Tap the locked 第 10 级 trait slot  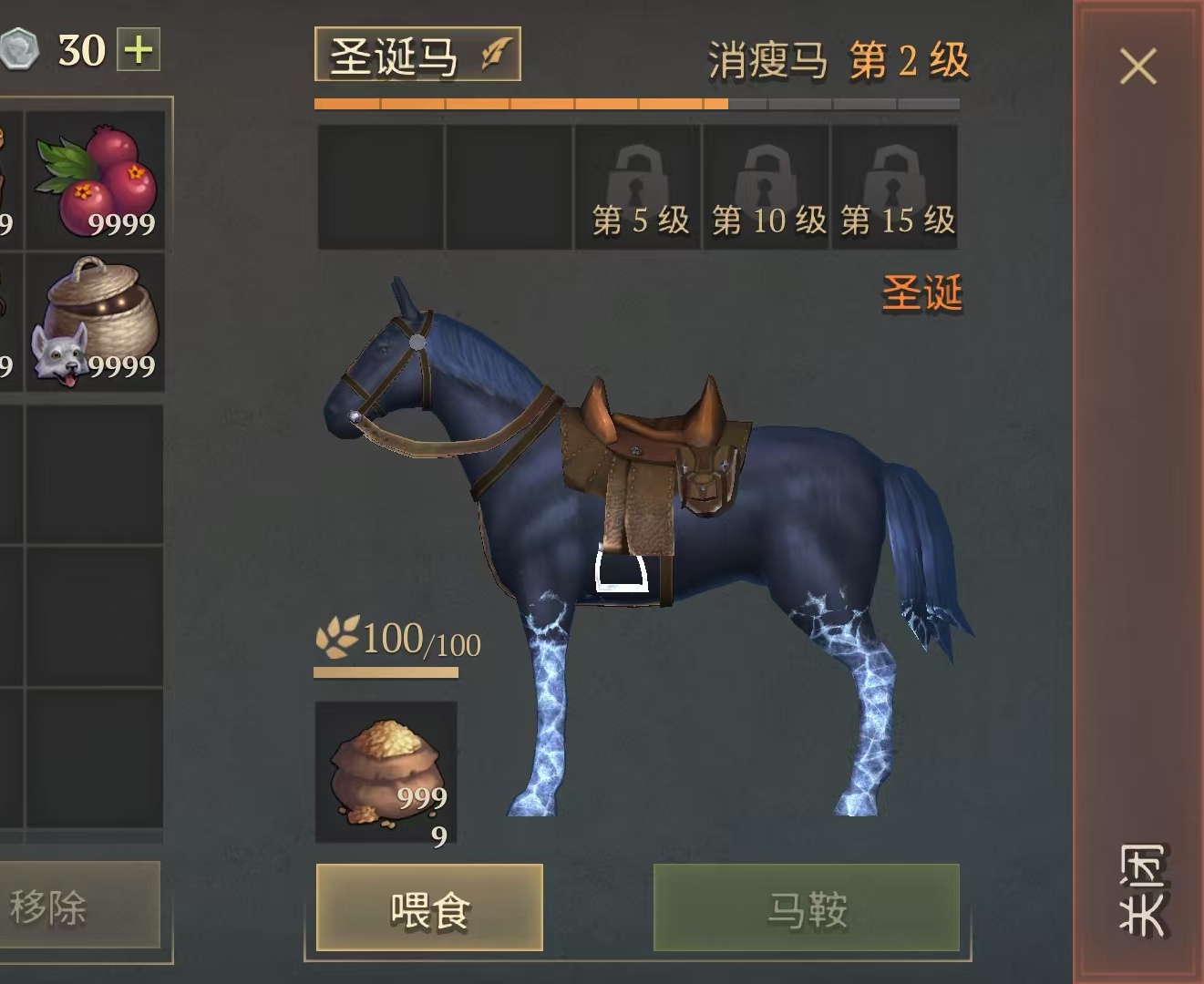click(767, 187)
